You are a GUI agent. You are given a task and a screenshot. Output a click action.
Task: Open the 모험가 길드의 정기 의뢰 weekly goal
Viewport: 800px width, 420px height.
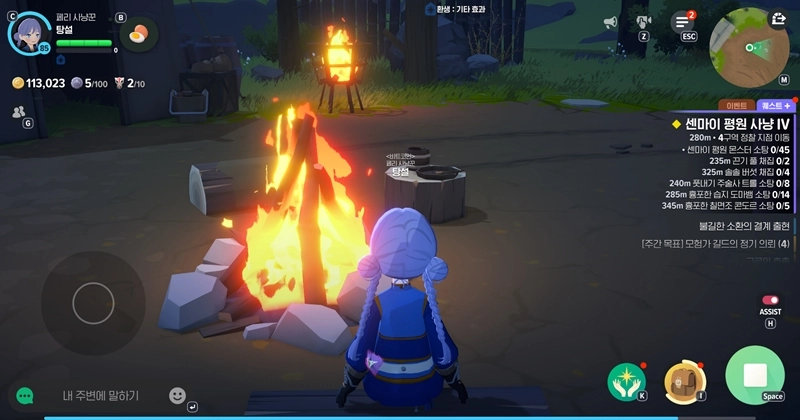(x=715, y=243)
